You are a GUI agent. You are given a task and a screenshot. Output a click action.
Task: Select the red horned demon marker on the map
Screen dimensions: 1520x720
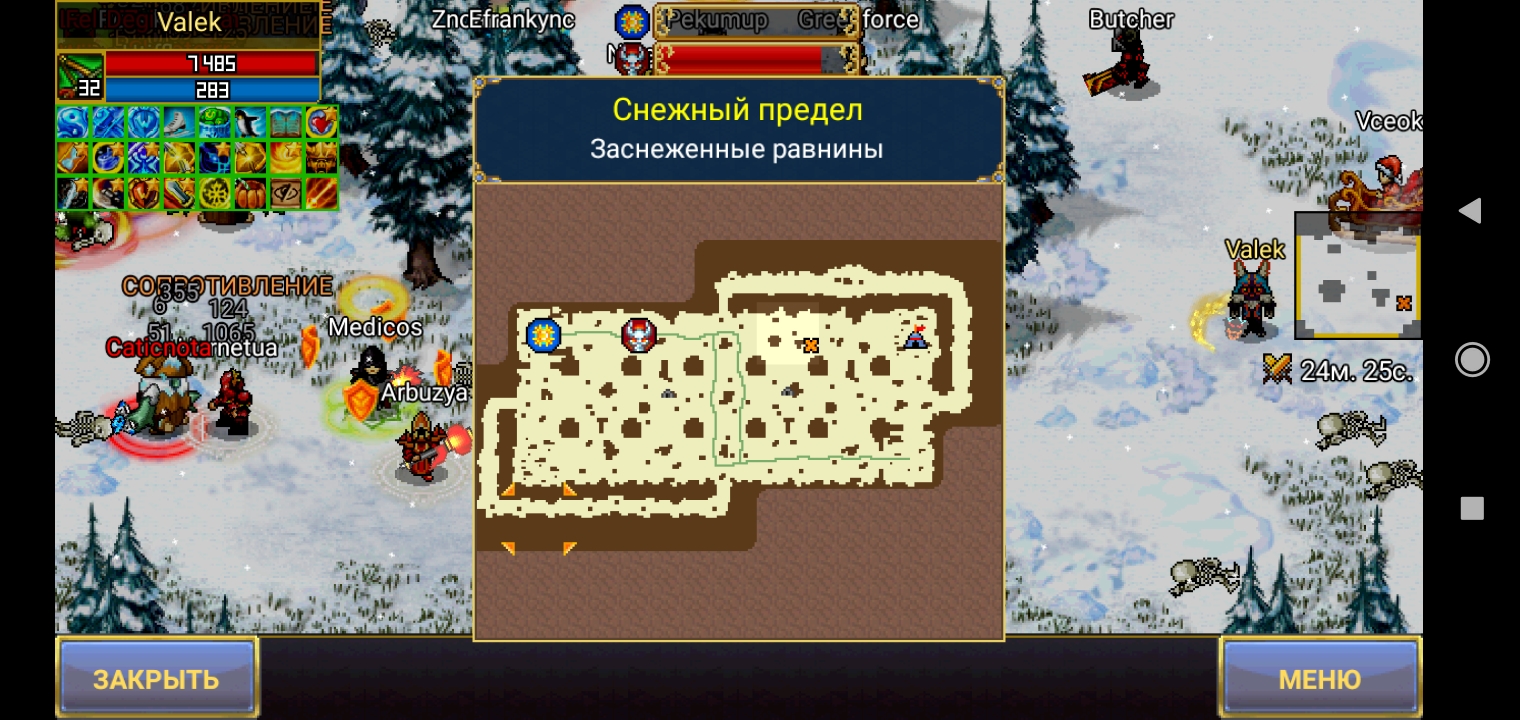(x=639, y=334)
